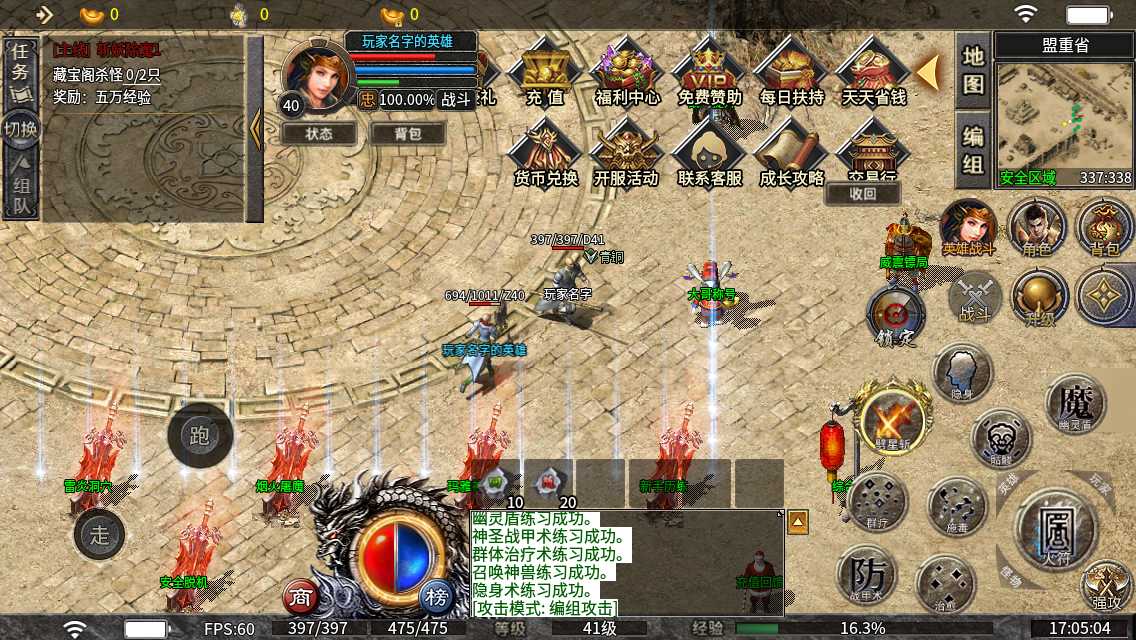
Task: Open the 联系客服 customer service
Action: (709, 155)
